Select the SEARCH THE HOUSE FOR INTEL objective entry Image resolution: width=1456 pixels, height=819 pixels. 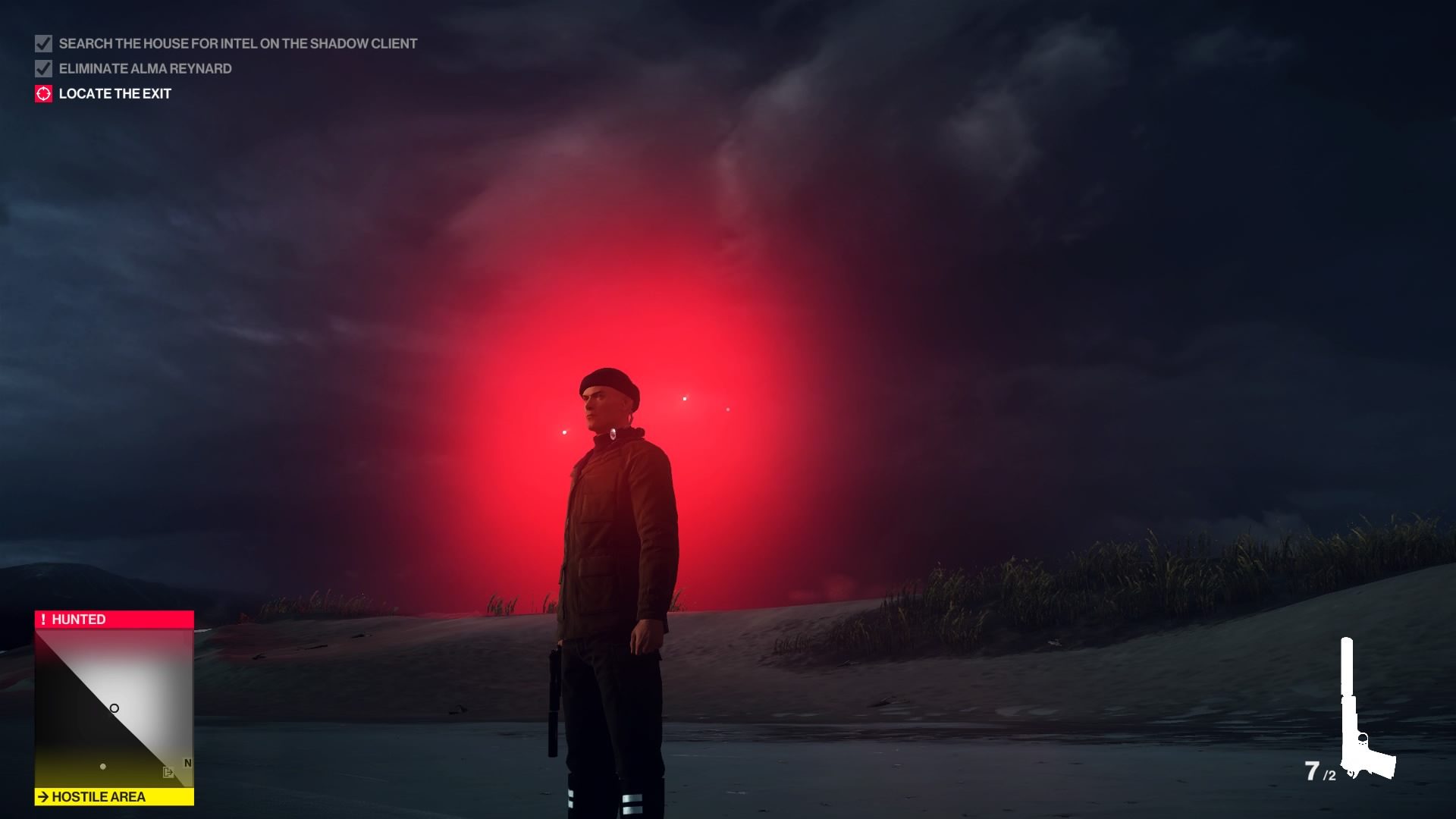[237, 43]
